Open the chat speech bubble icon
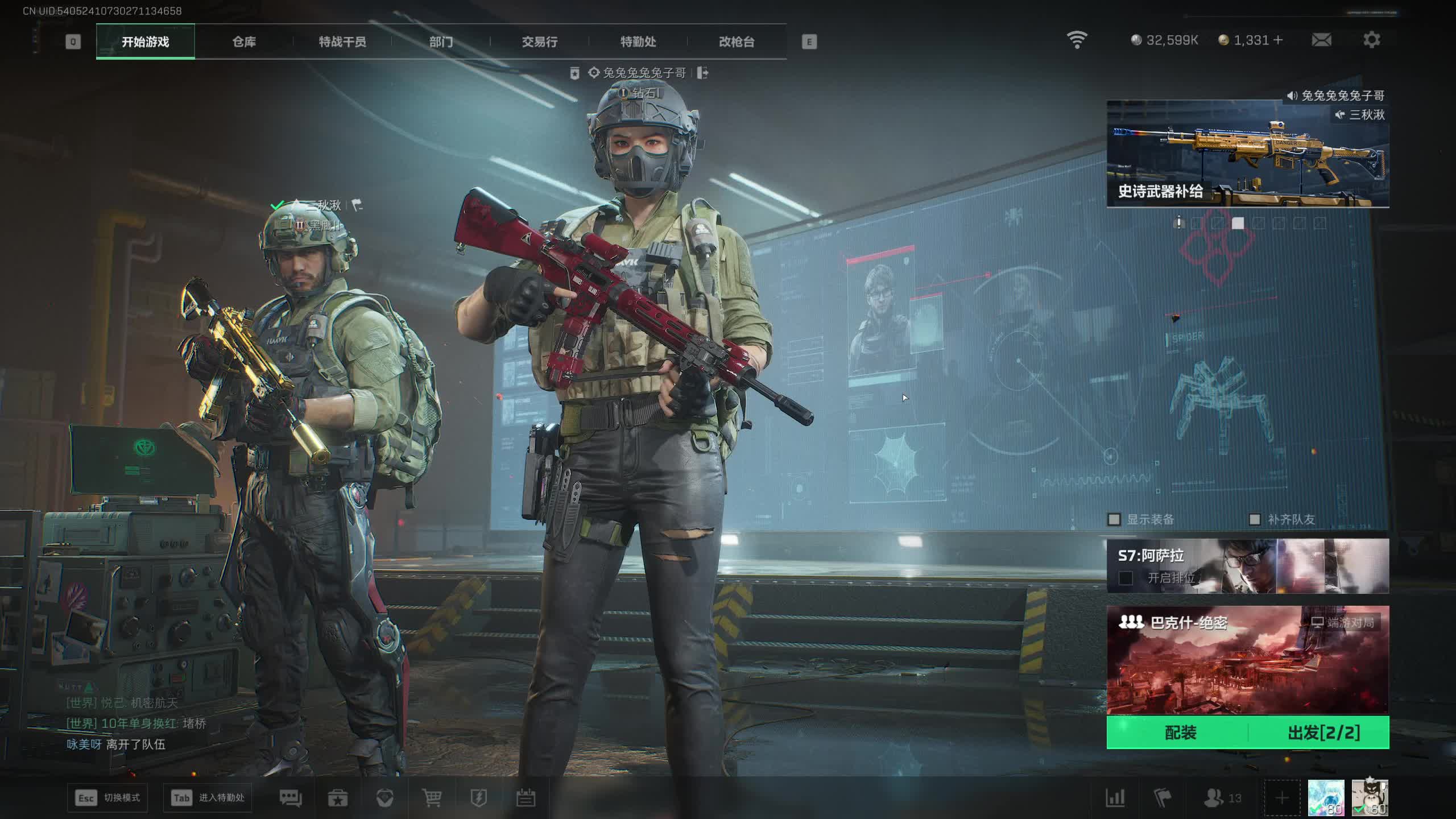 [x=290, y=798]
